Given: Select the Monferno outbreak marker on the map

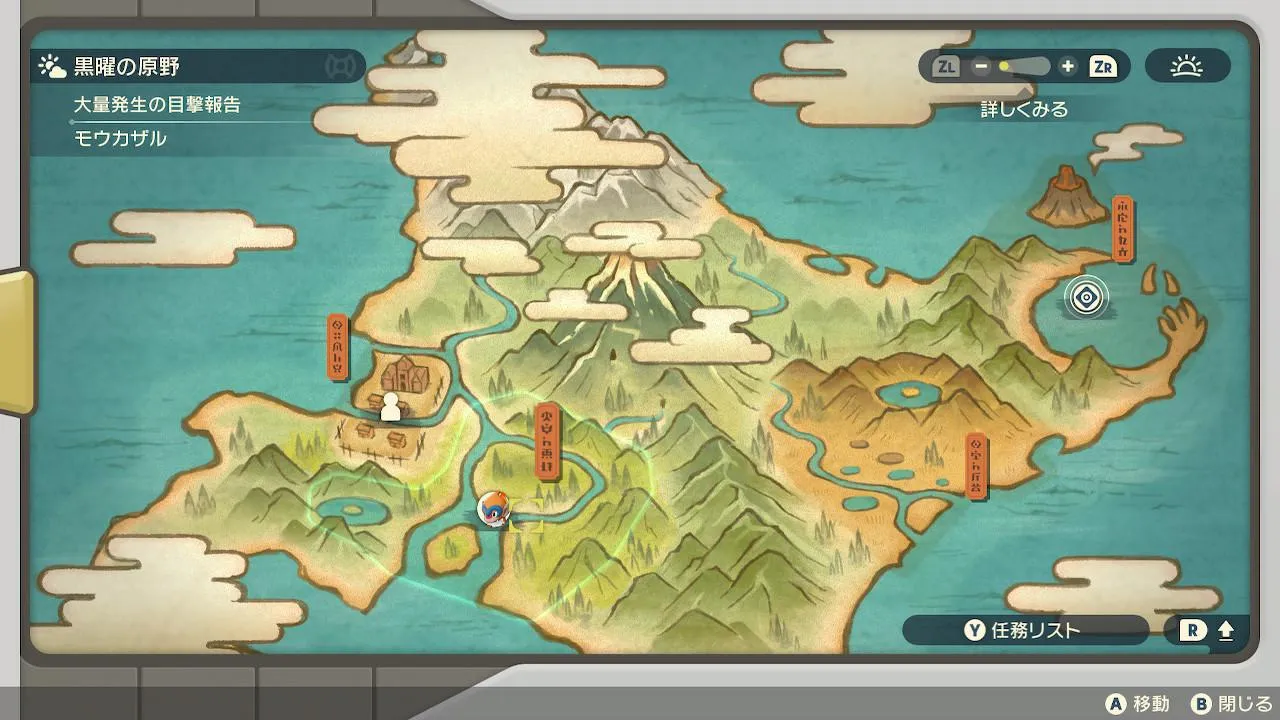Looking at the screenshot, I should tap(493, 508).
